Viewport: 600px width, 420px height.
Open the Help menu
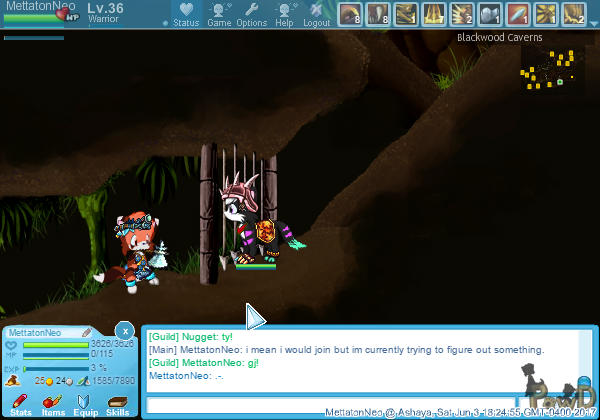pyautogui.click(x=284, y=13)
